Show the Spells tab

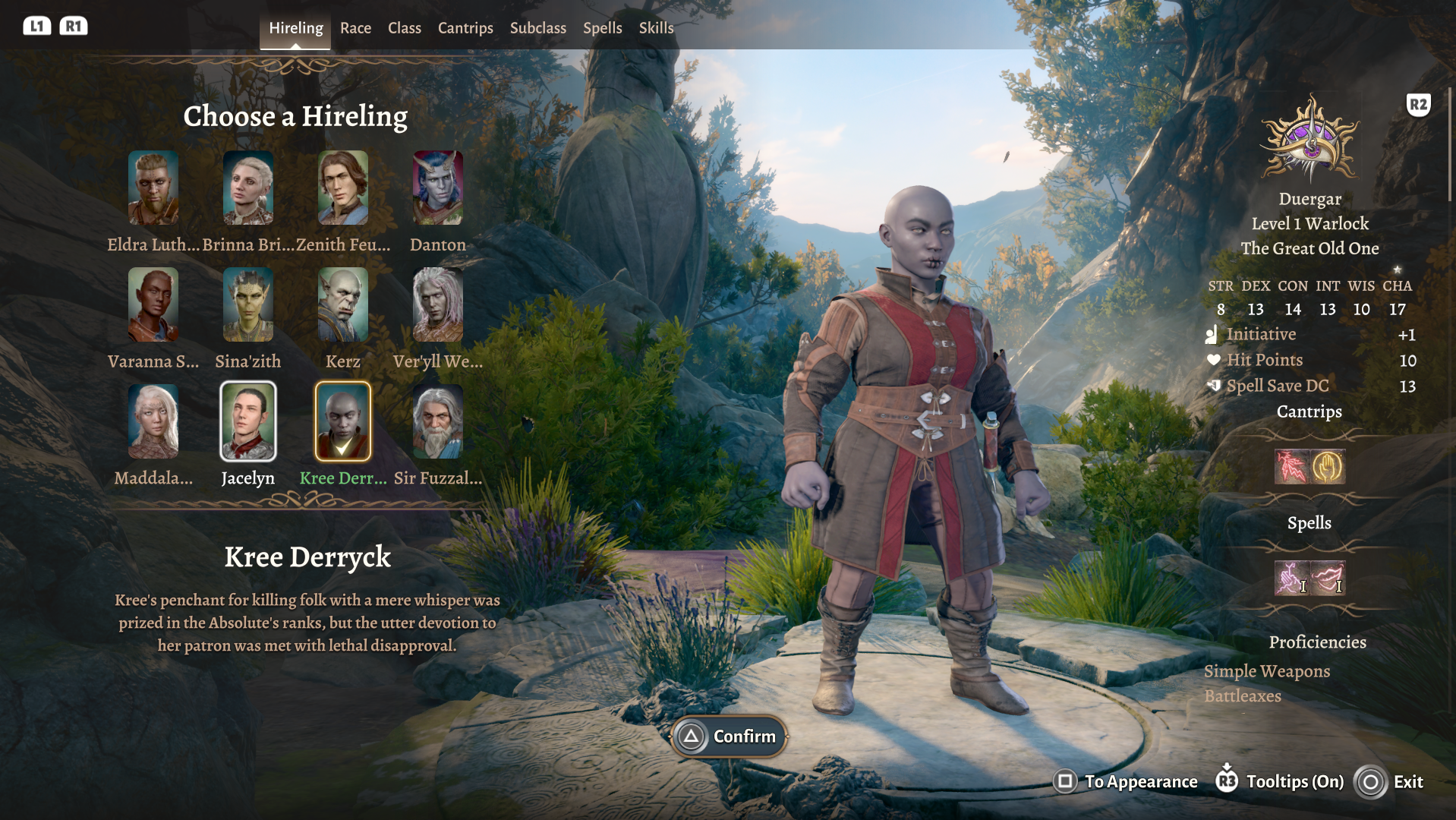pos(602,28)
